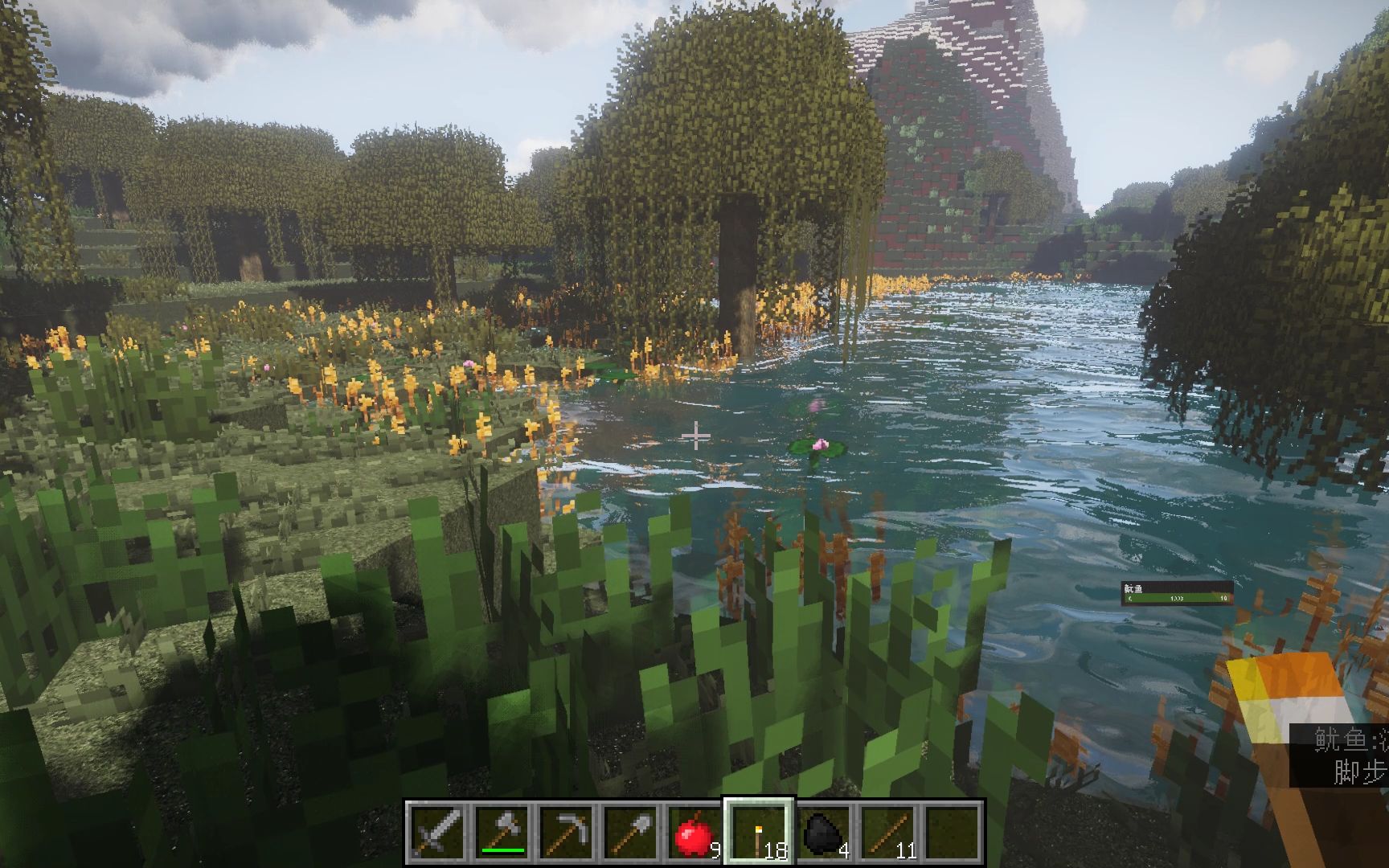Viewport: 1389px width, 868px height.
Task: Select the red apple stack
Action: tap(695, 831)
